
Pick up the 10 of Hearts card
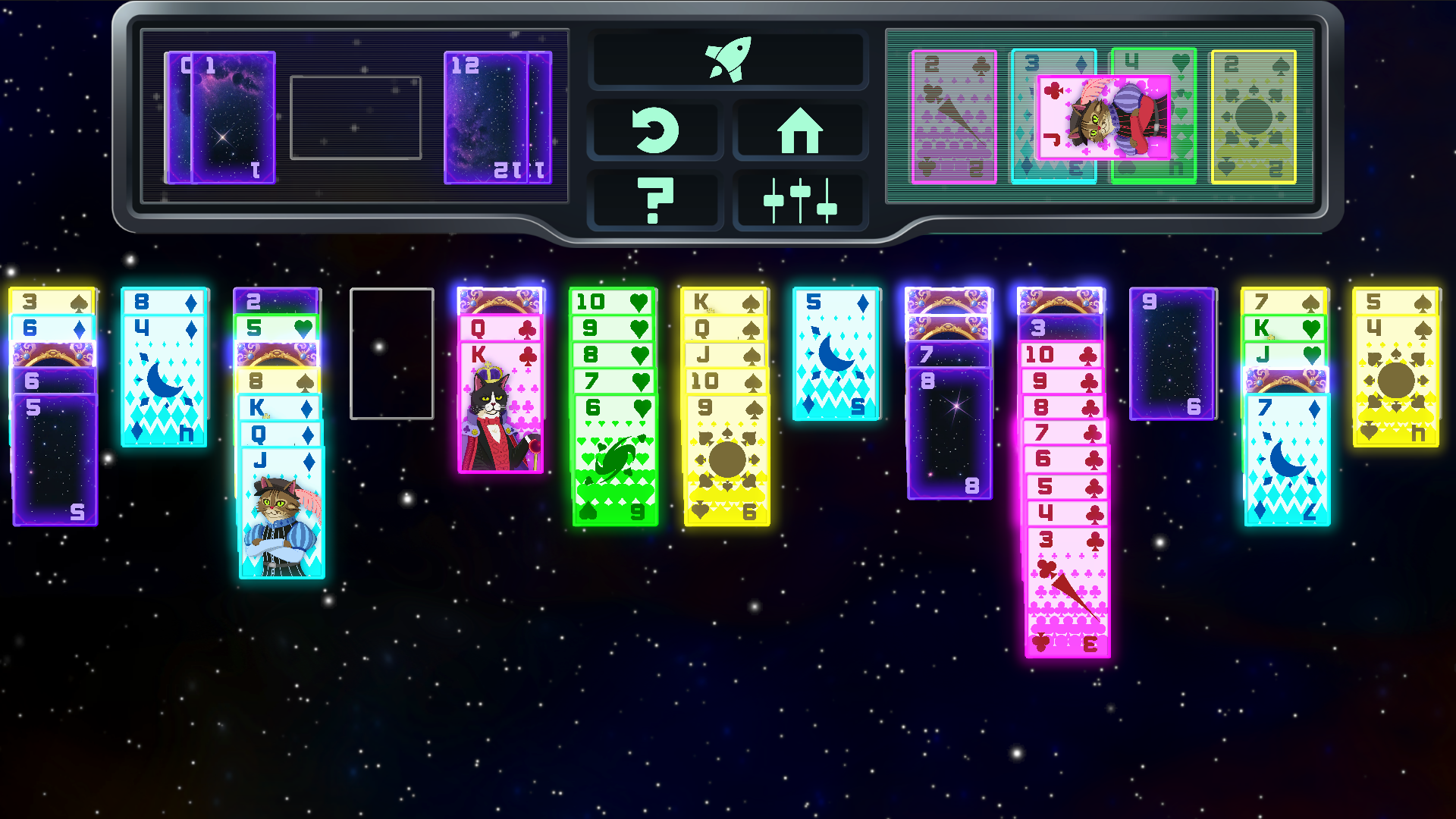(x=613, y=301)
